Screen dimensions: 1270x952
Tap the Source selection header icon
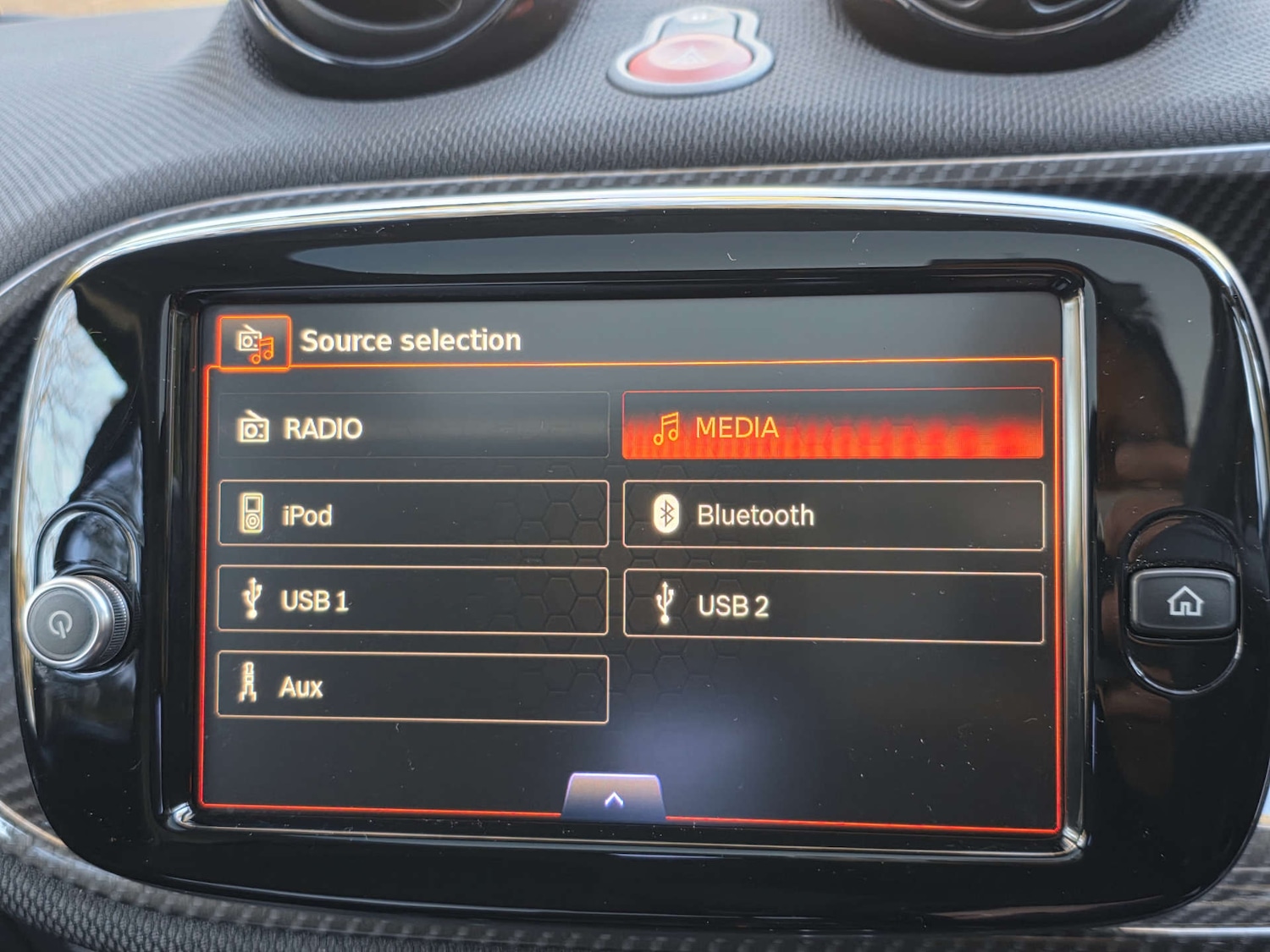(257, 340)
